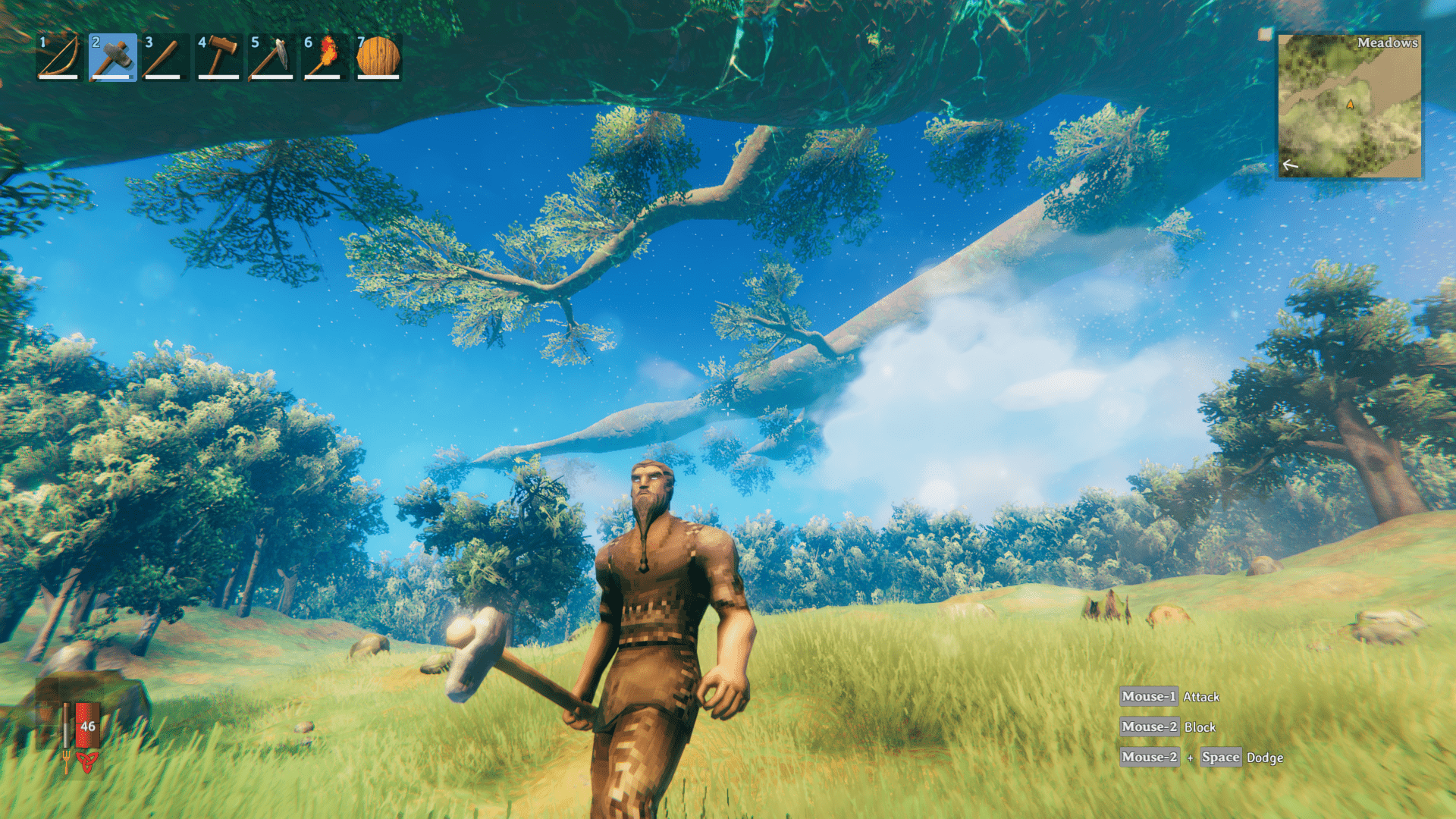Equip the wood shield in hotbar slot 7

pyautogui.click(x=376, y=58)
